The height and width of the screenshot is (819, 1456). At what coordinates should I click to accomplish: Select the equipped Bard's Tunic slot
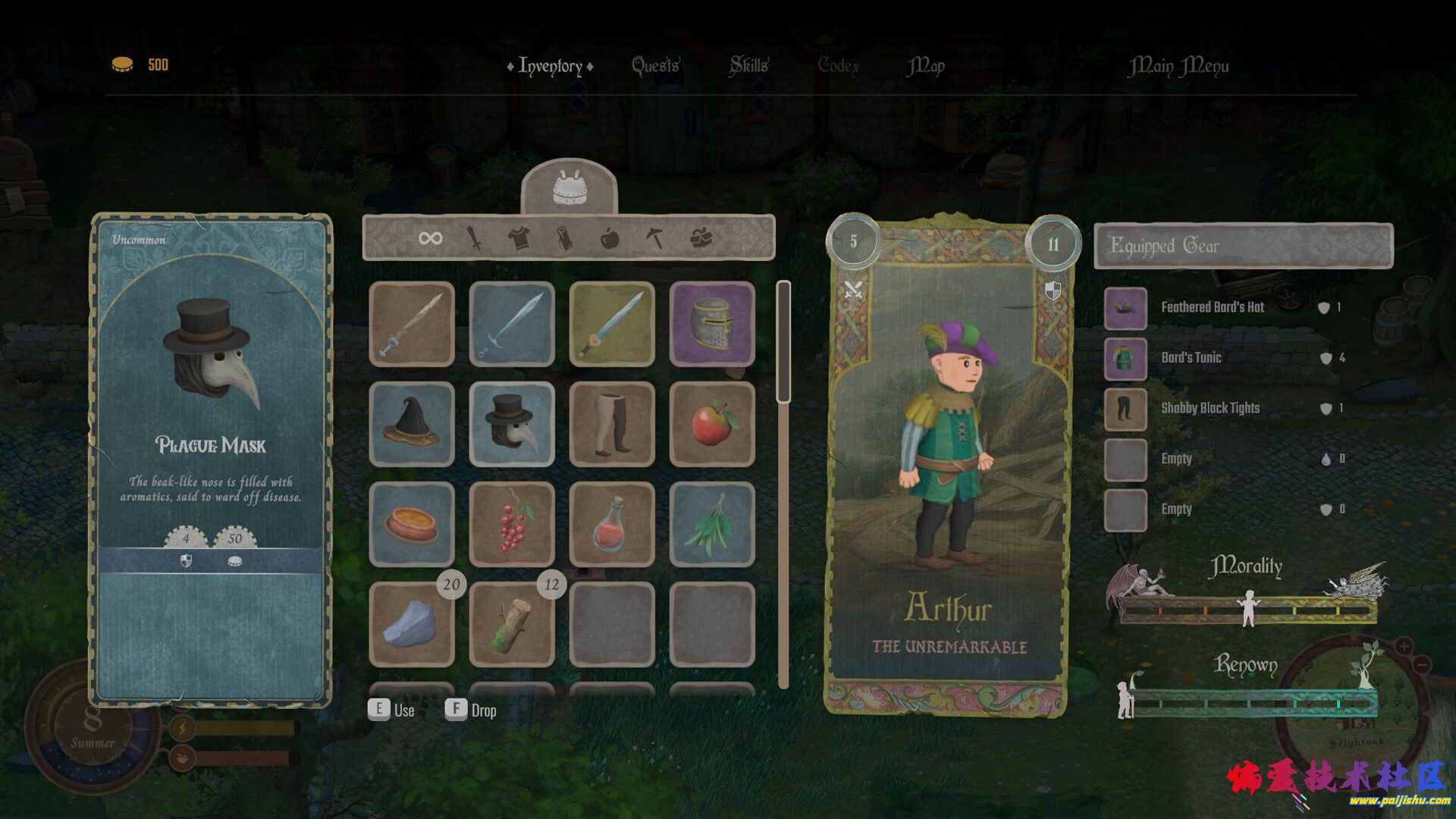click(x=1125, y=358)
